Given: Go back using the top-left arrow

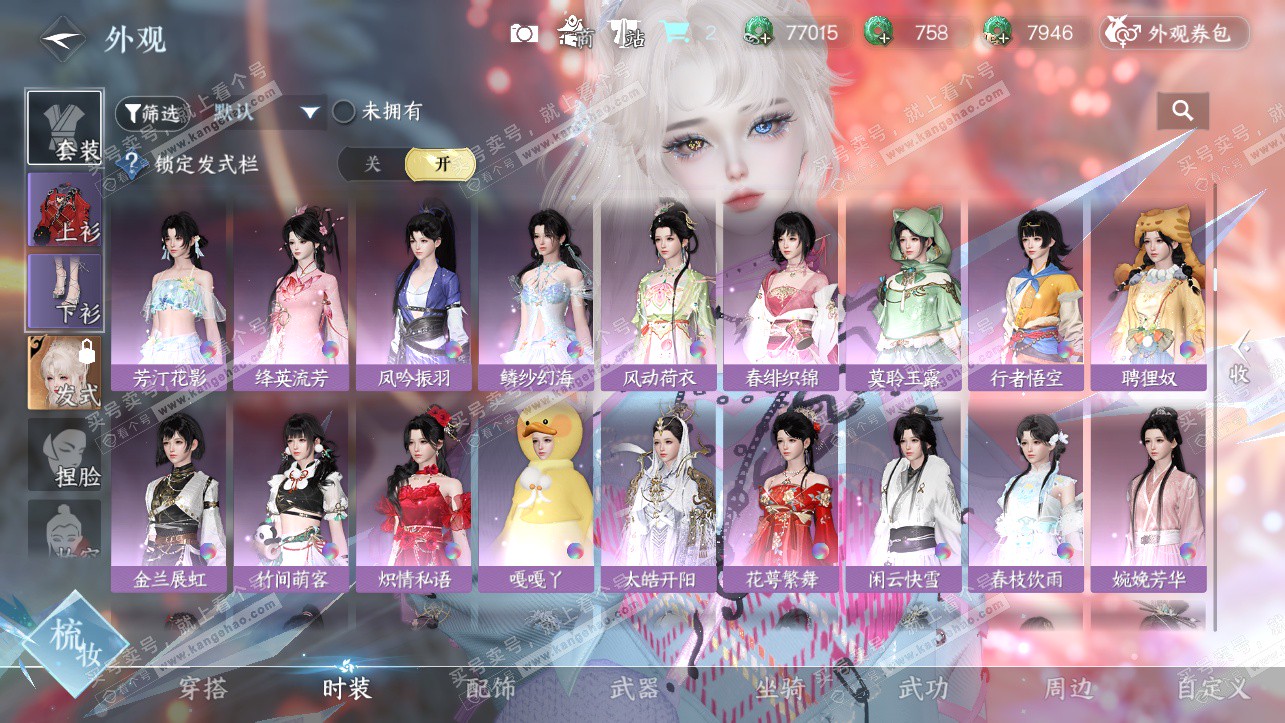Looking at the screenshot, I should coord(64,40).
